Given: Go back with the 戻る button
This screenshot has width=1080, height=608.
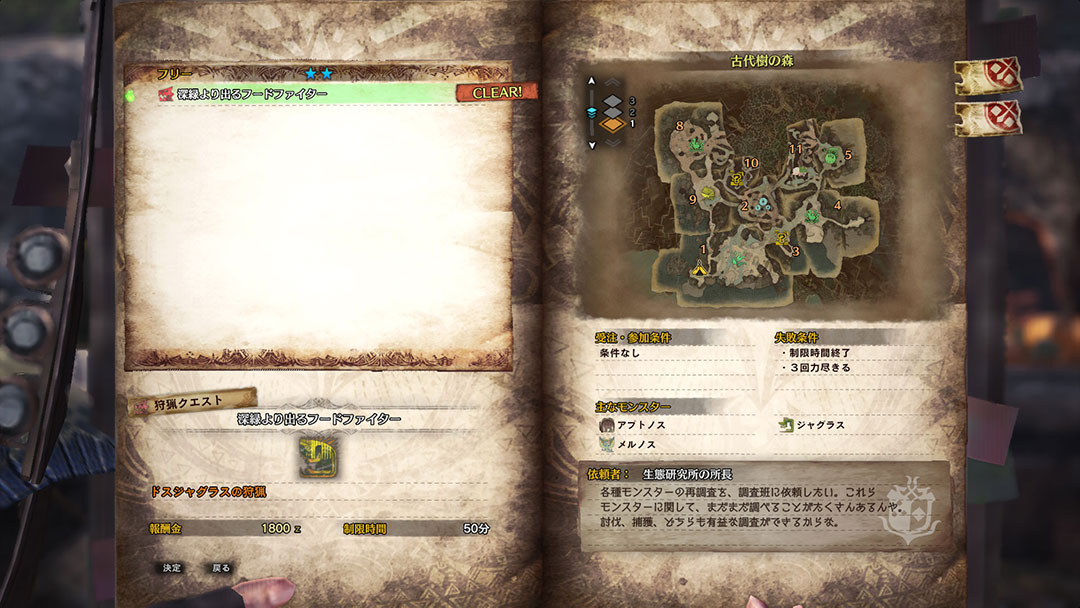Looking at the screenshot, I should [x=221, y=568].
